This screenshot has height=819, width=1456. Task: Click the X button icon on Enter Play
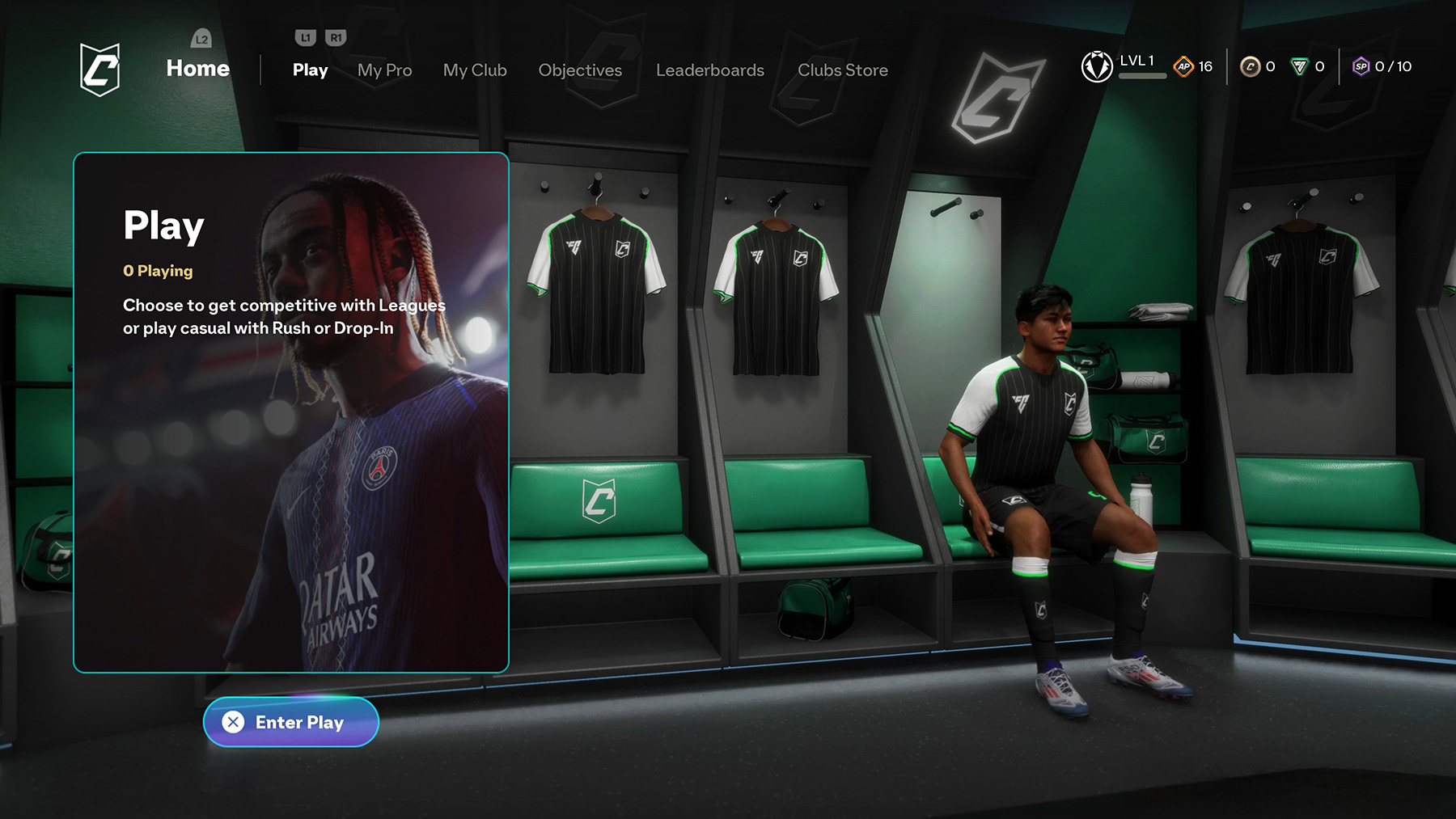pos(235,723)
